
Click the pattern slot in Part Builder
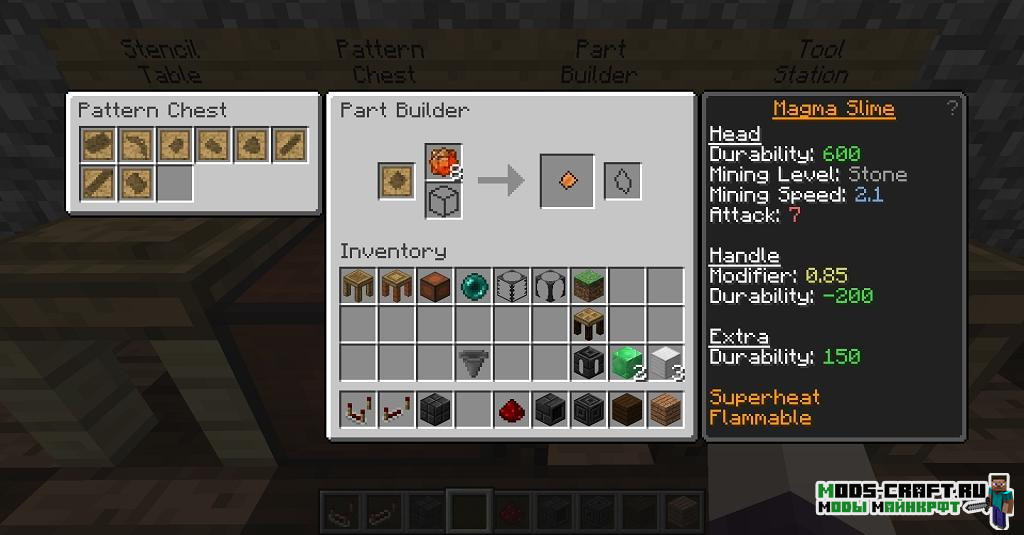coord(396,182)
